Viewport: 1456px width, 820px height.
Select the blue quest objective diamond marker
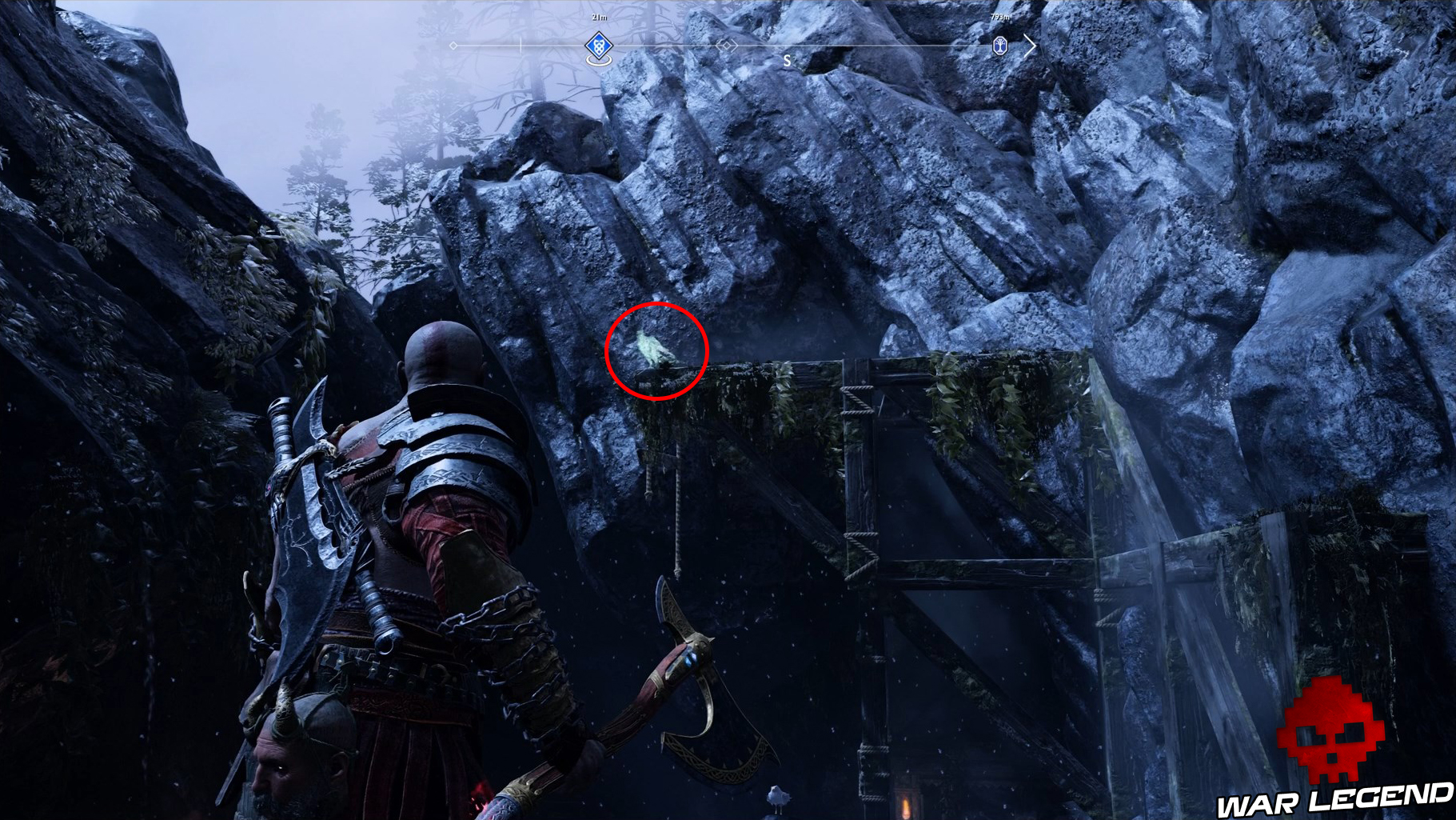click(x=598, y=46)
